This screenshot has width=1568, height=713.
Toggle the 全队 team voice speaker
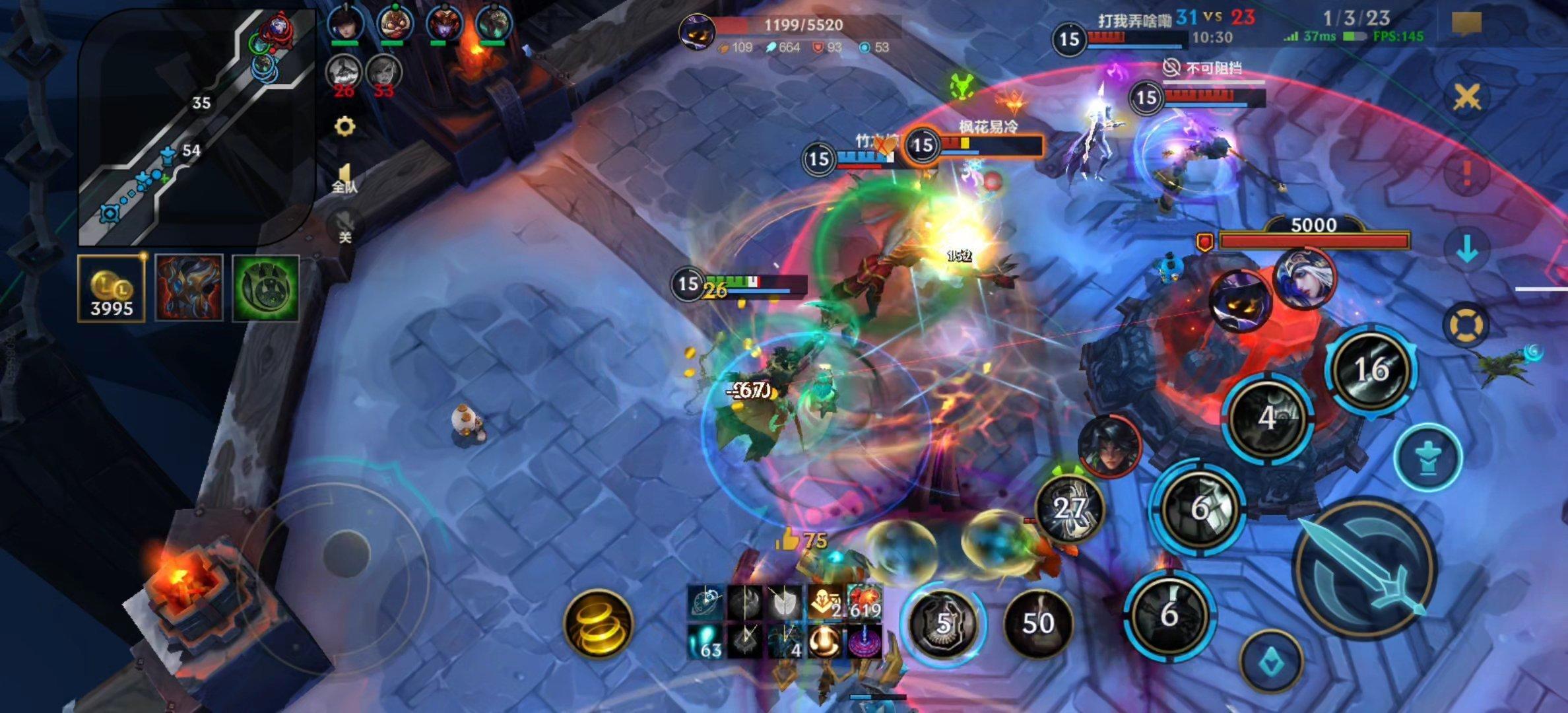[x=344, y=178]
